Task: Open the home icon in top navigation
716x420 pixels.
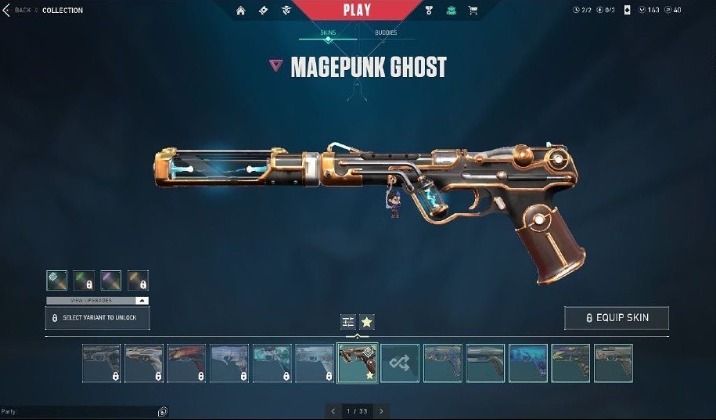Action: tap(241, 10)
